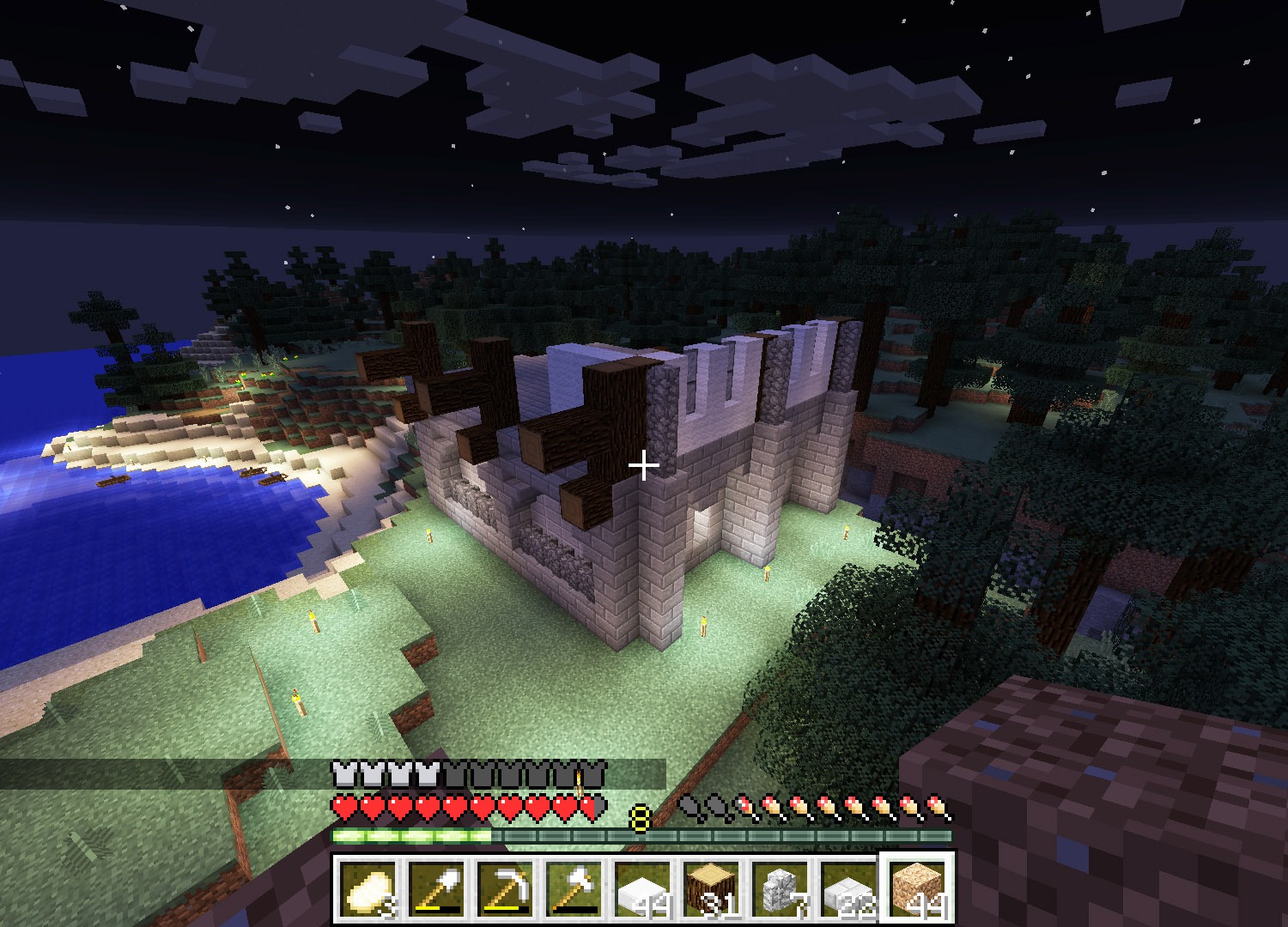Select the iron axe slot
Viewport: 1288px width, 927px height.
(574, 888)
